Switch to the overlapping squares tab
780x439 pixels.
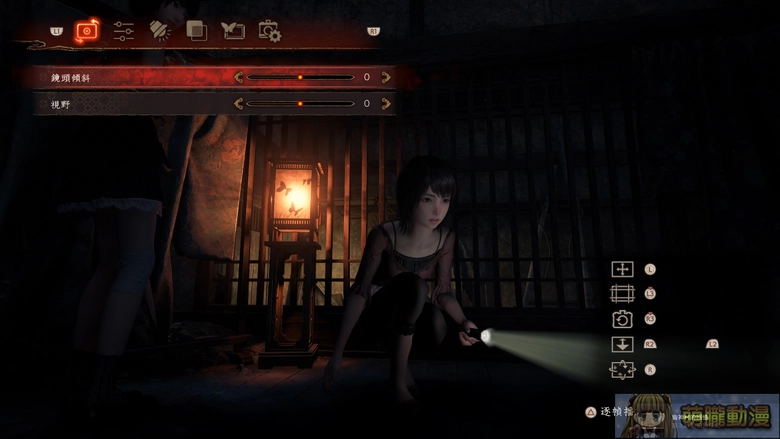[197, 31]
